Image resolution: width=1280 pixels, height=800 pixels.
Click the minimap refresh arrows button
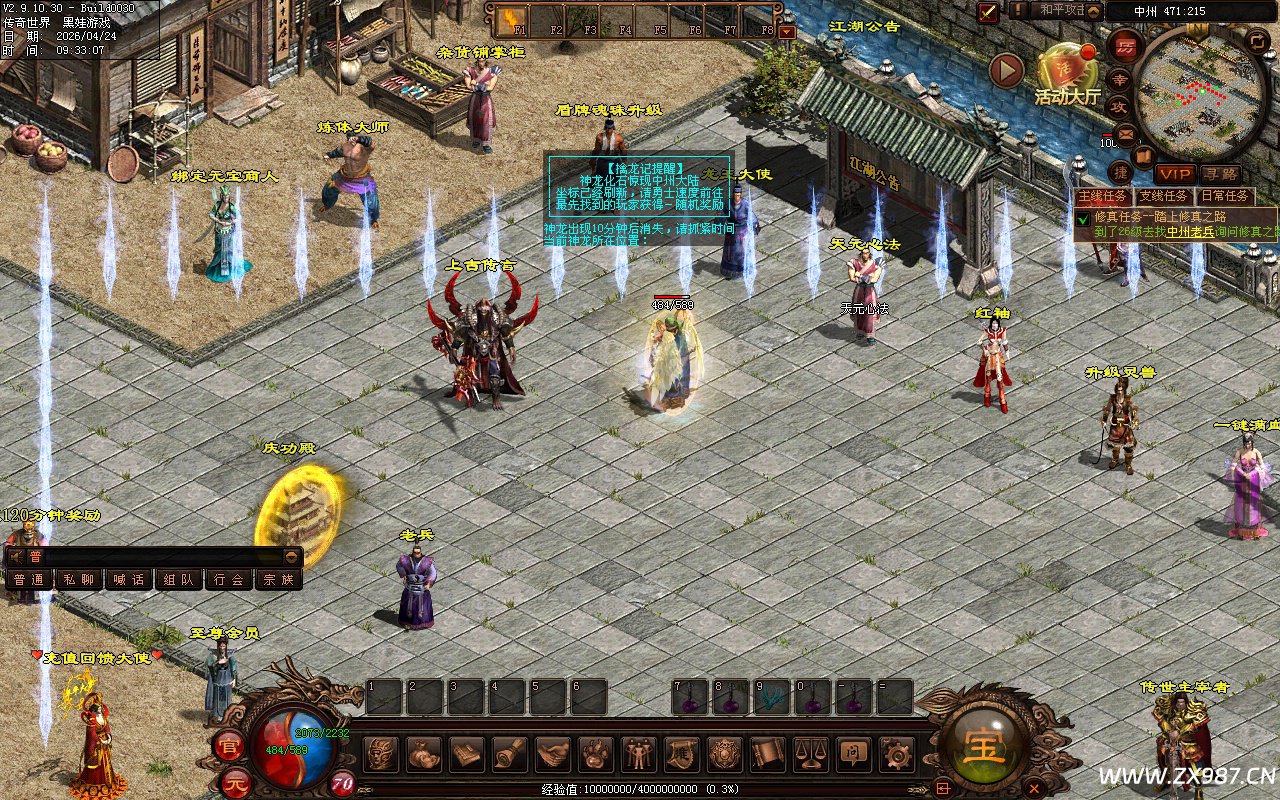point(1257,41)
